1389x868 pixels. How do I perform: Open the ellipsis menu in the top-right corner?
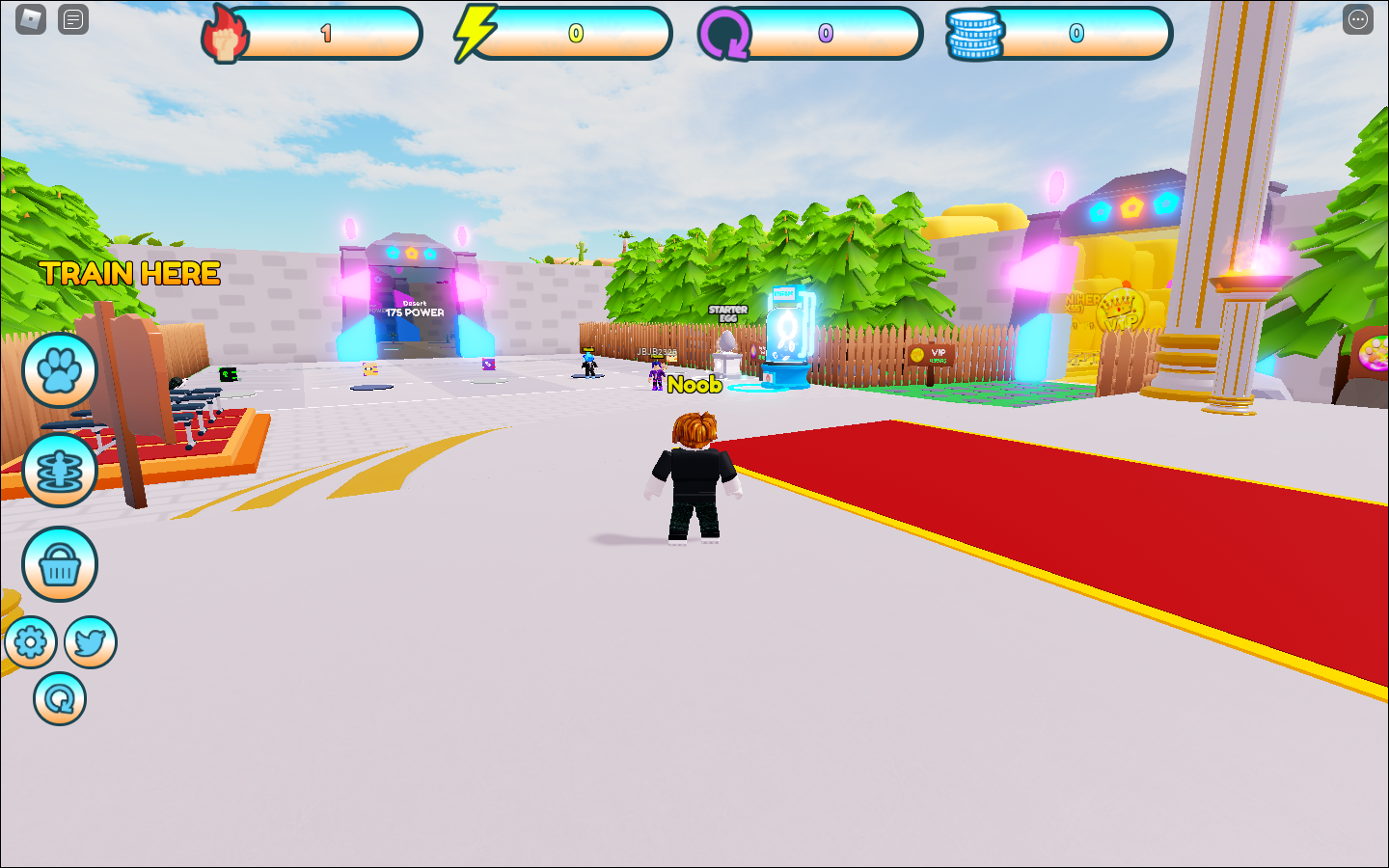(1360, 18)
